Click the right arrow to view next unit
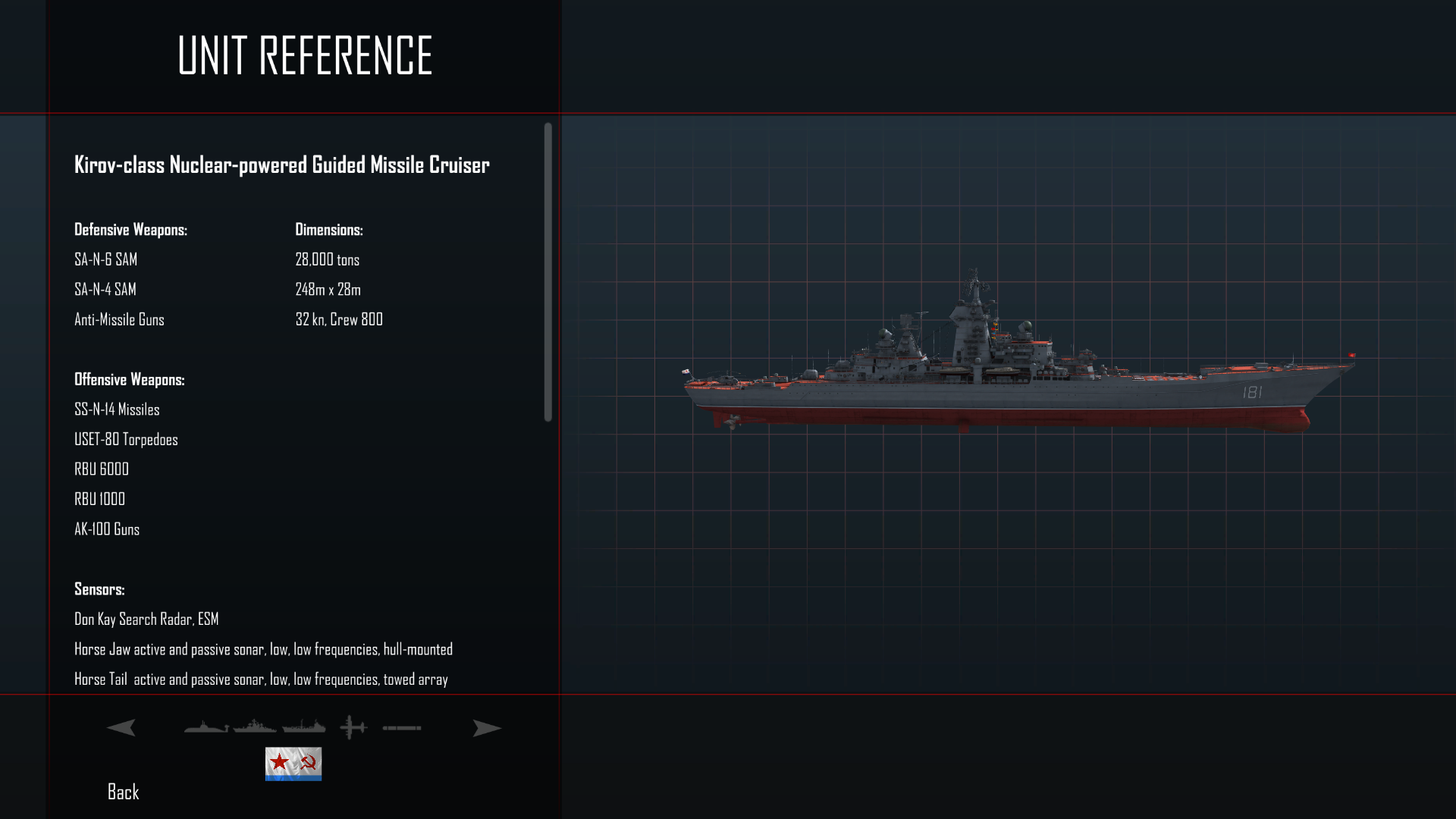Viewport: 1456px width, 819px height. point(486,727)
